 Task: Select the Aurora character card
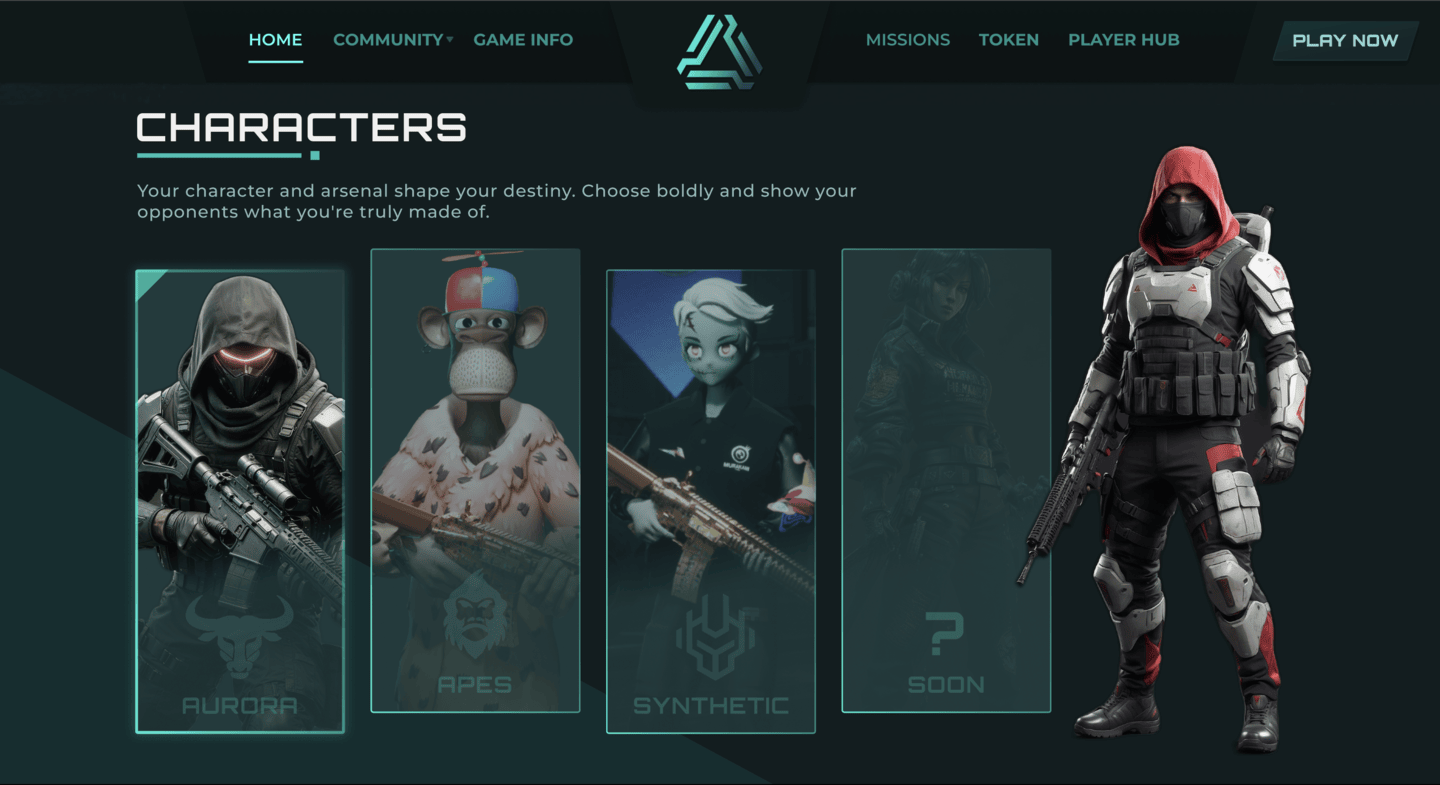[x=240, y=501]
